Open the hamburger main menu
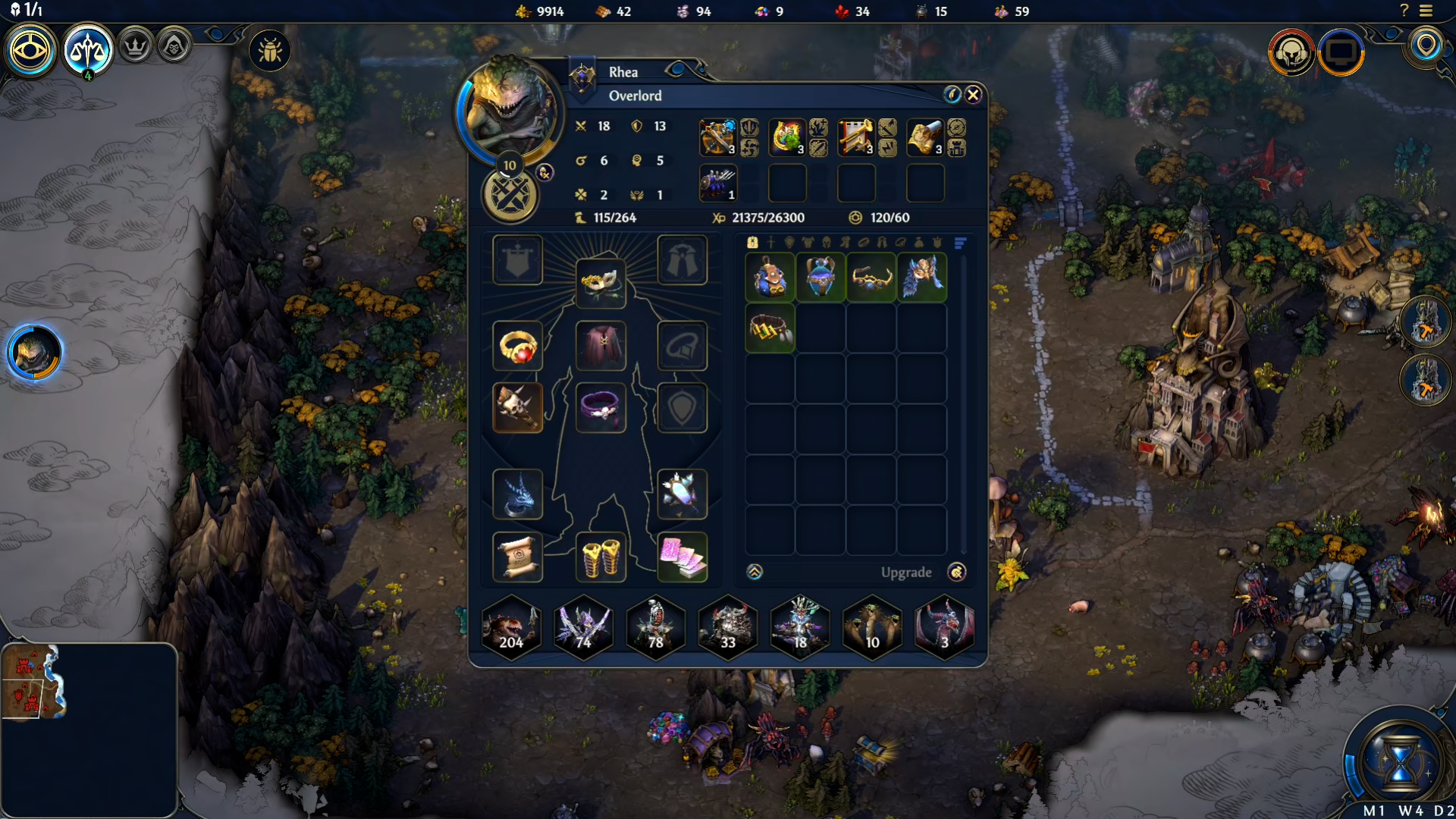The image size is (1456, 819). [x=1426, y=11]
